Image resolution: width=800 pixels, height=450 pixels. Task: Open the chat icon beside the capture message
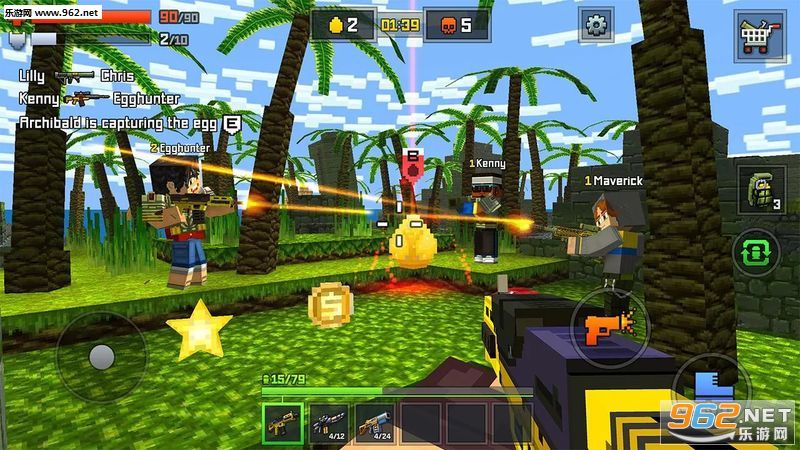pos(233,123)
